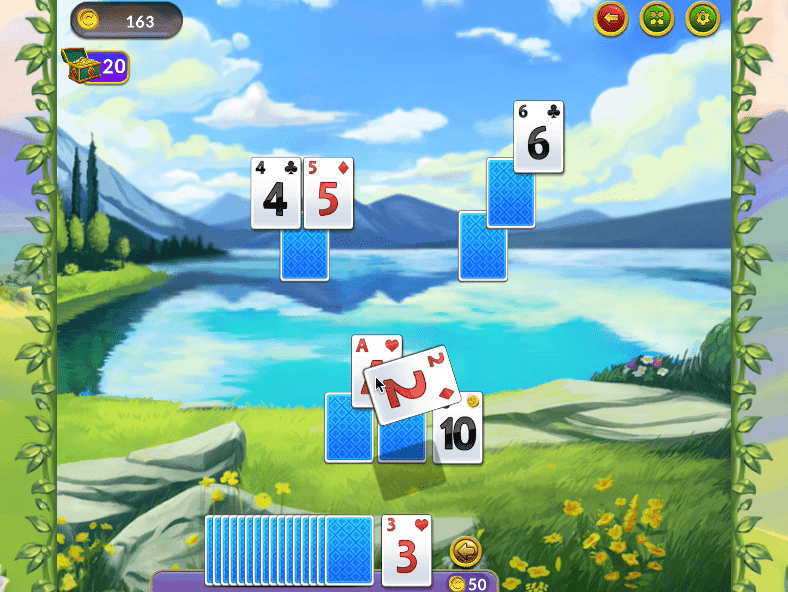Toggle fullscreen with the green arrows button
788x592 pixels.
tap(657, 18)
